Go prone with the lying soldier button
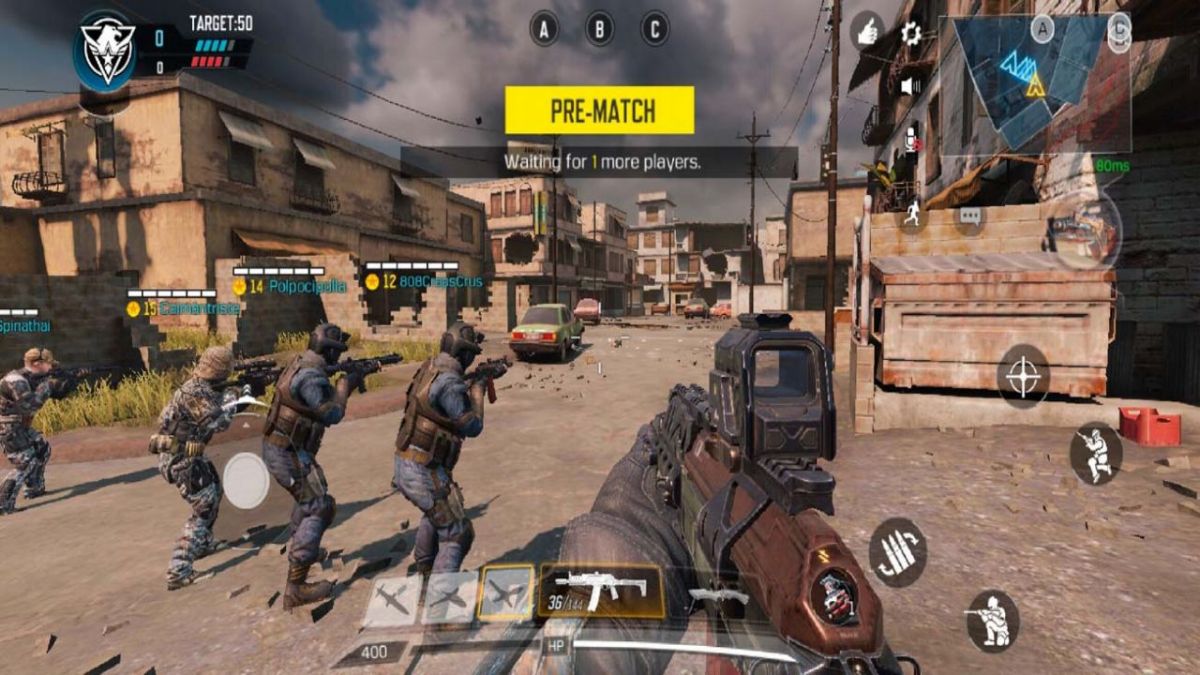Viewport: 1200px width, 675px height. [x=992, y=619]
